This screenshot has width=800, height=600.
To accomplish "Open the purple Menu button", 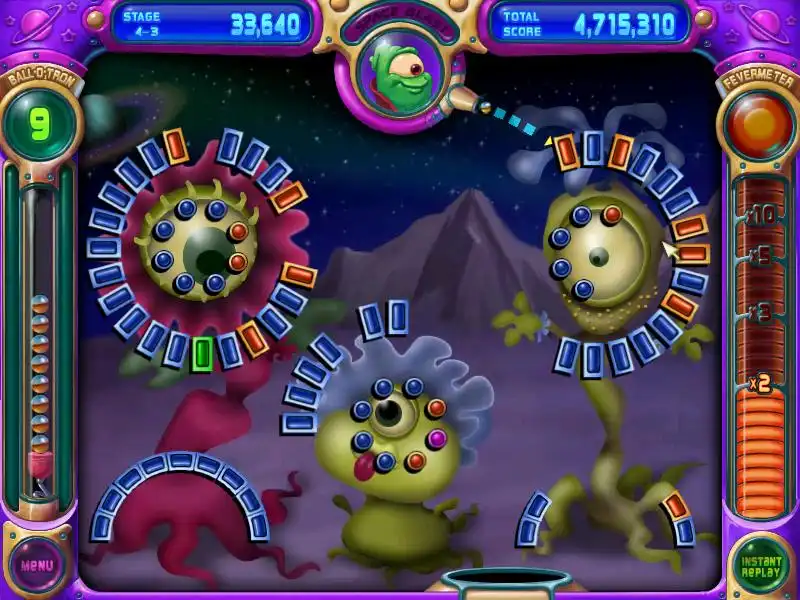I will click(x=37, y=565).
